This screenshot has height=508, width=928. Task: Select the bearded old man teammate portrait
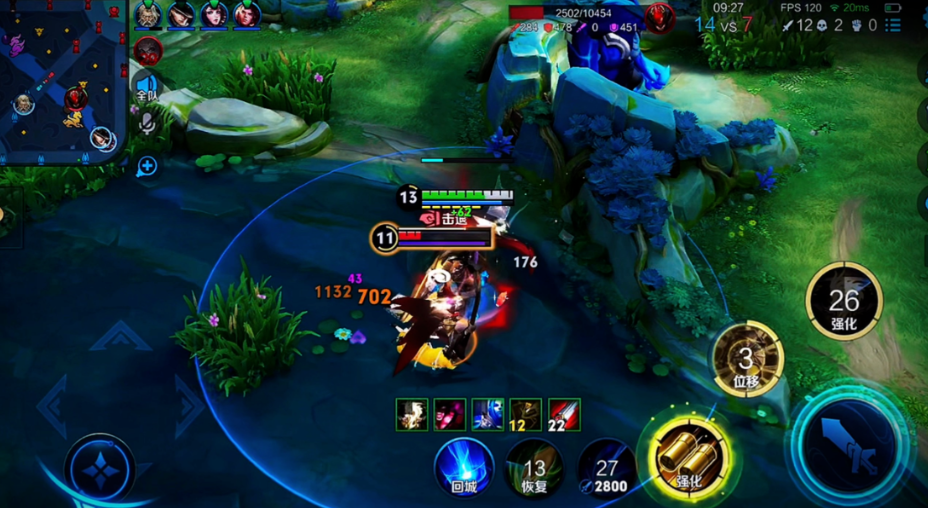point(148,14)
